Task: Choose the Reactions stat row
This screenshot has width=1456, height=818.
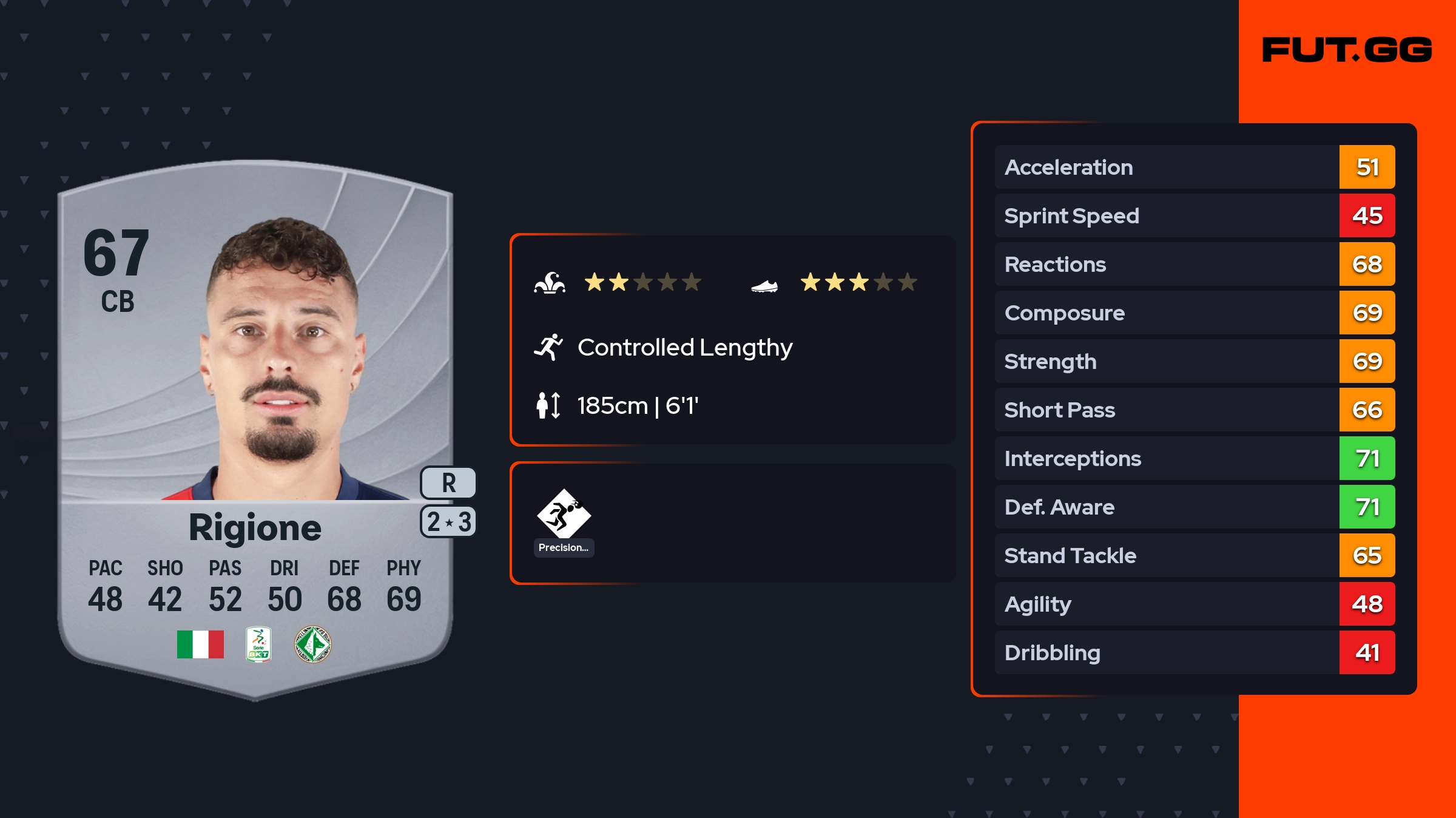Action: (x=1195, y=264)
